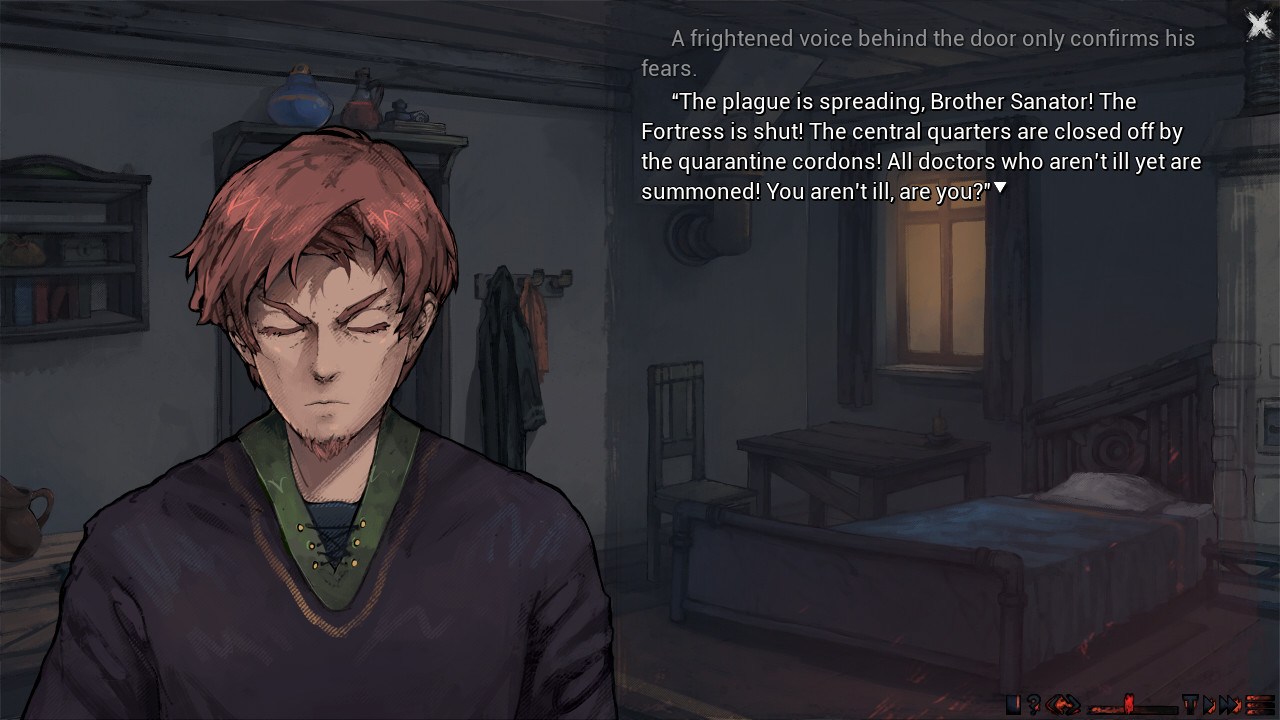Click the slider handle in the quick menu
The image size is (1280, 720).
pyautogui.click(x=1129, y=703)
